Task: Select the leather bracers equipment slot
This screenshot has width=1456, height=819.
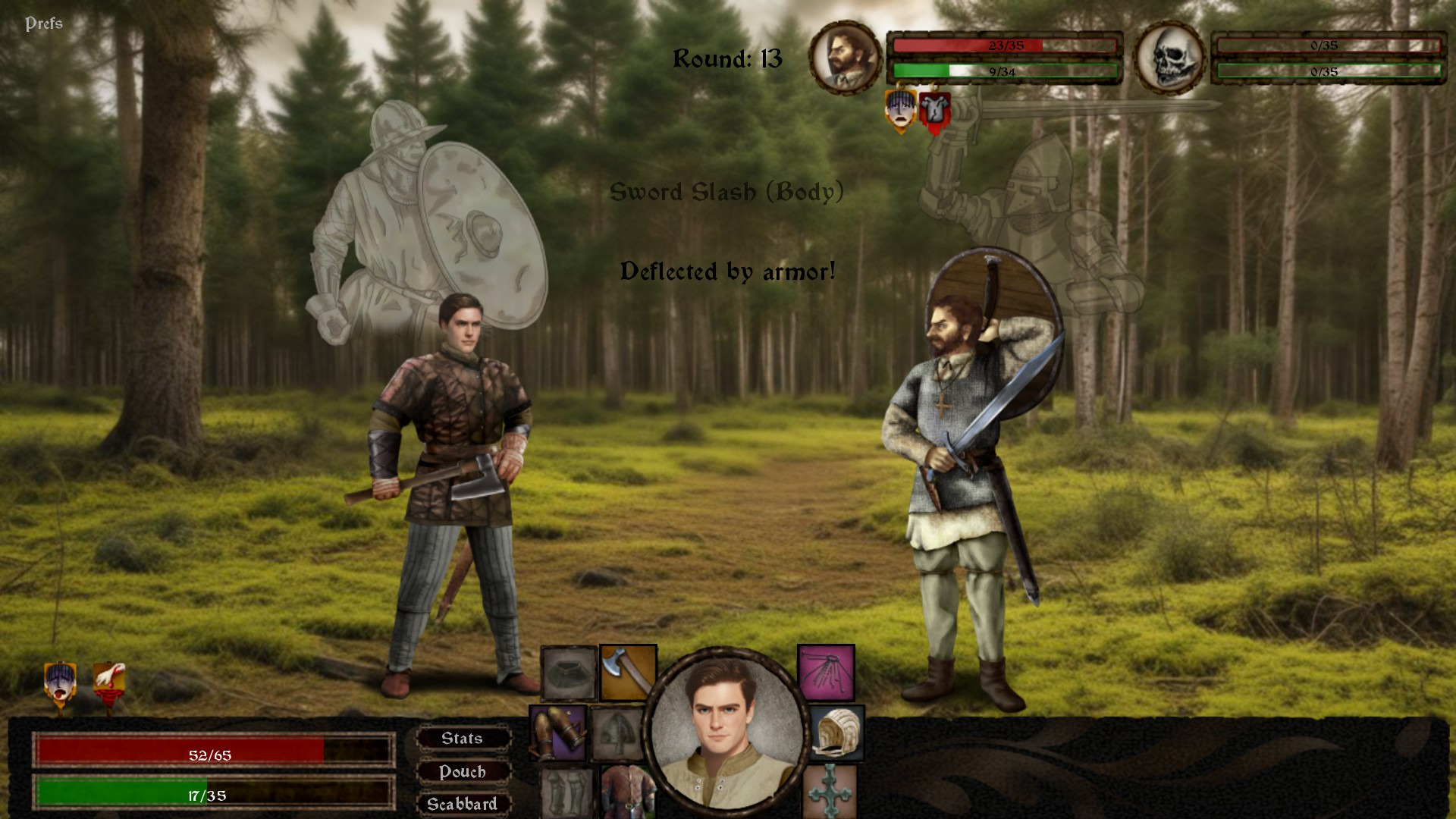Action: [558, 733]
